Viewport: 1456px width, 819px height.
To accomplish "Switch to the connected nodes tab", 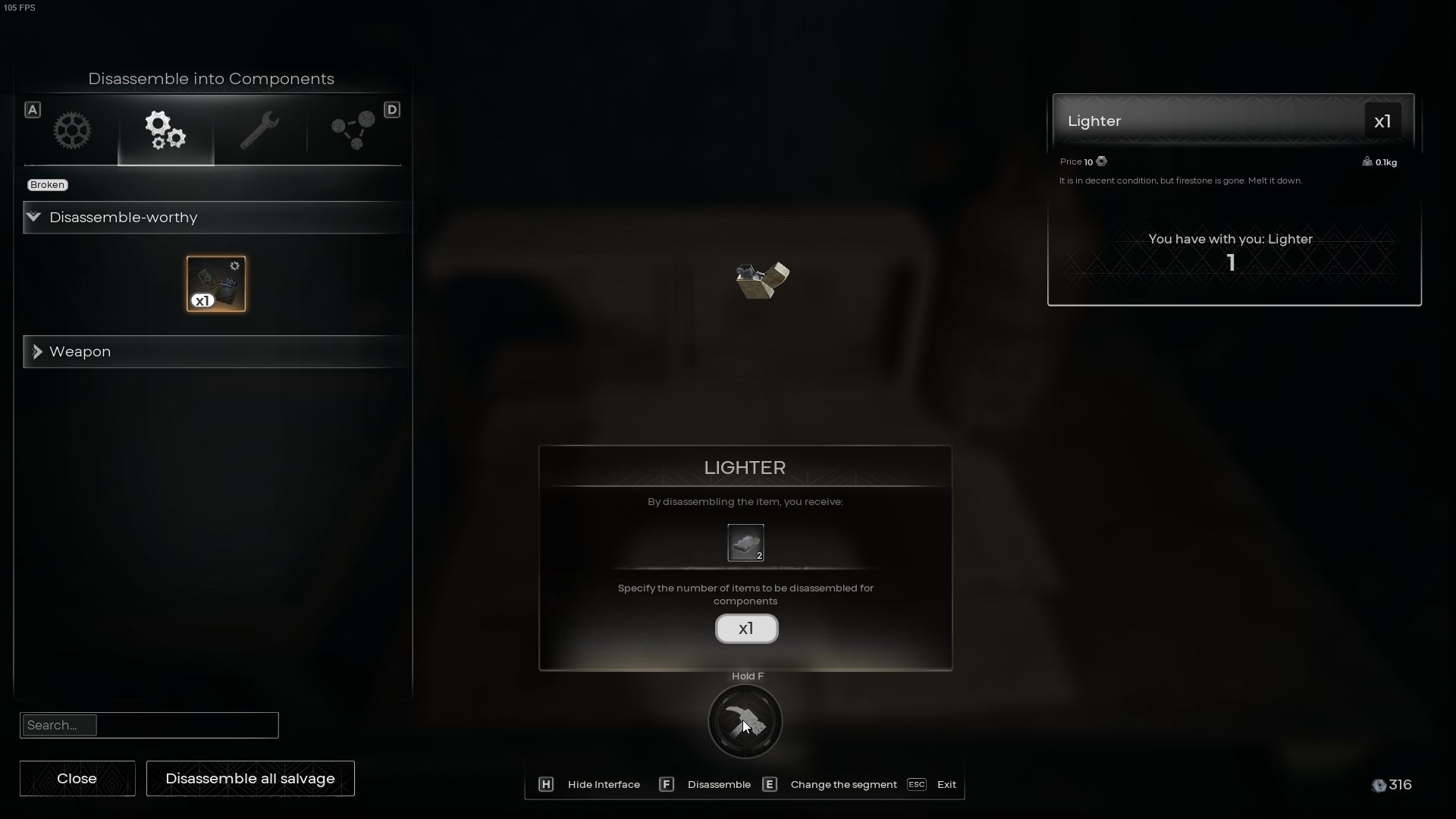I will pos(353,130).
